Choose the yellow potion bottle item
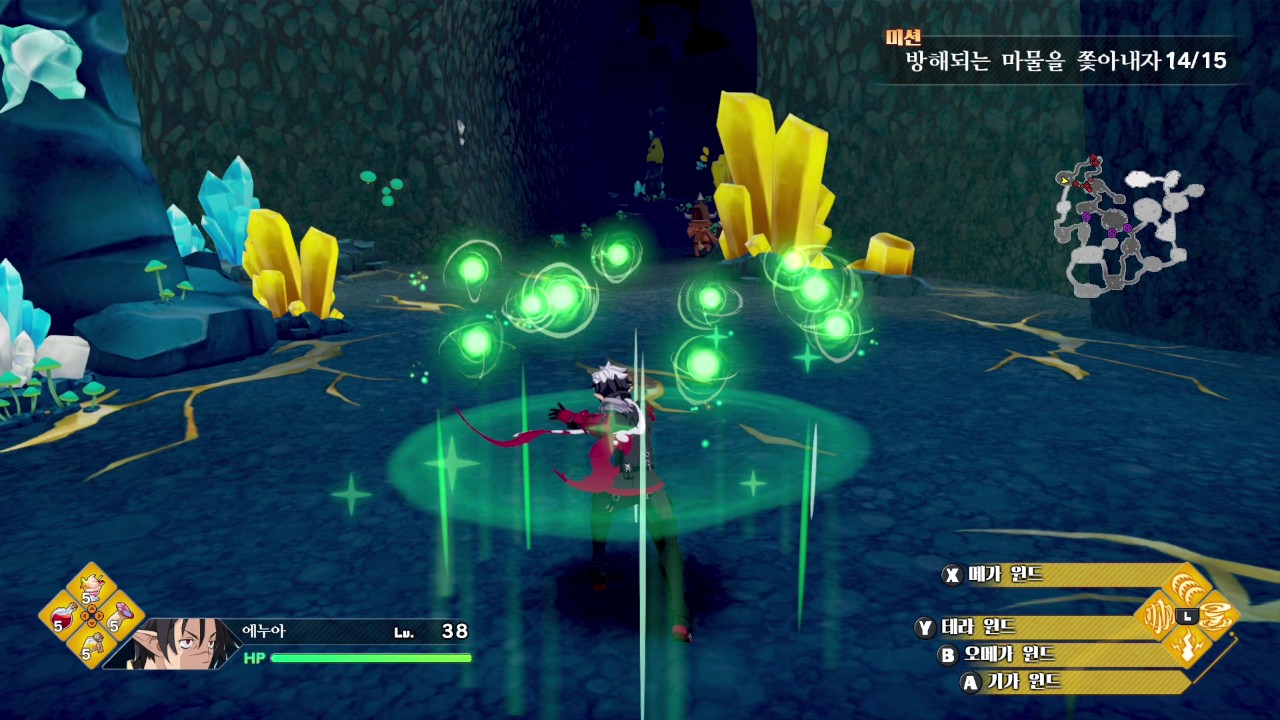The height and width of the screenshot is (720, 1280). click(92, 645)
